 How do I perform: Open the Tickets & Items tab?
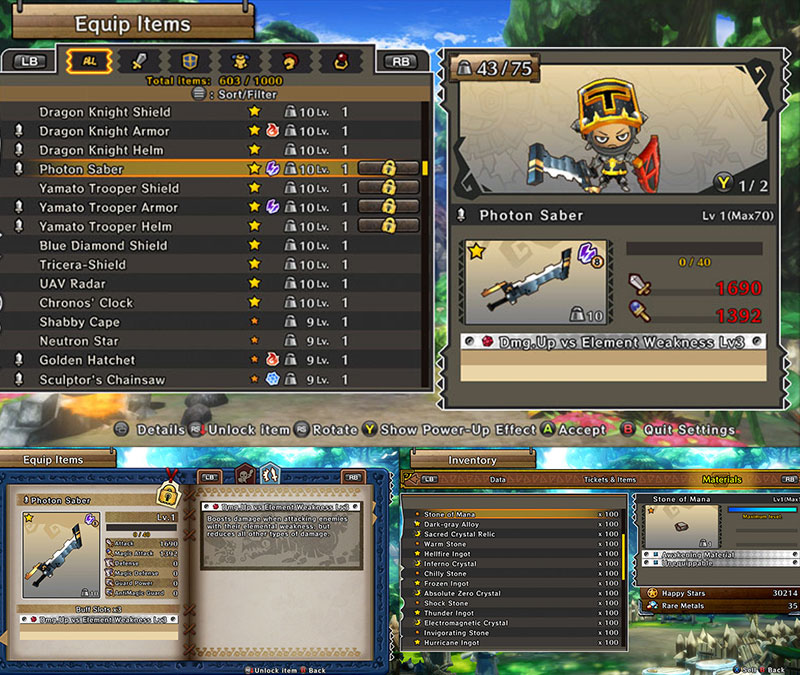tap(613, 479)
